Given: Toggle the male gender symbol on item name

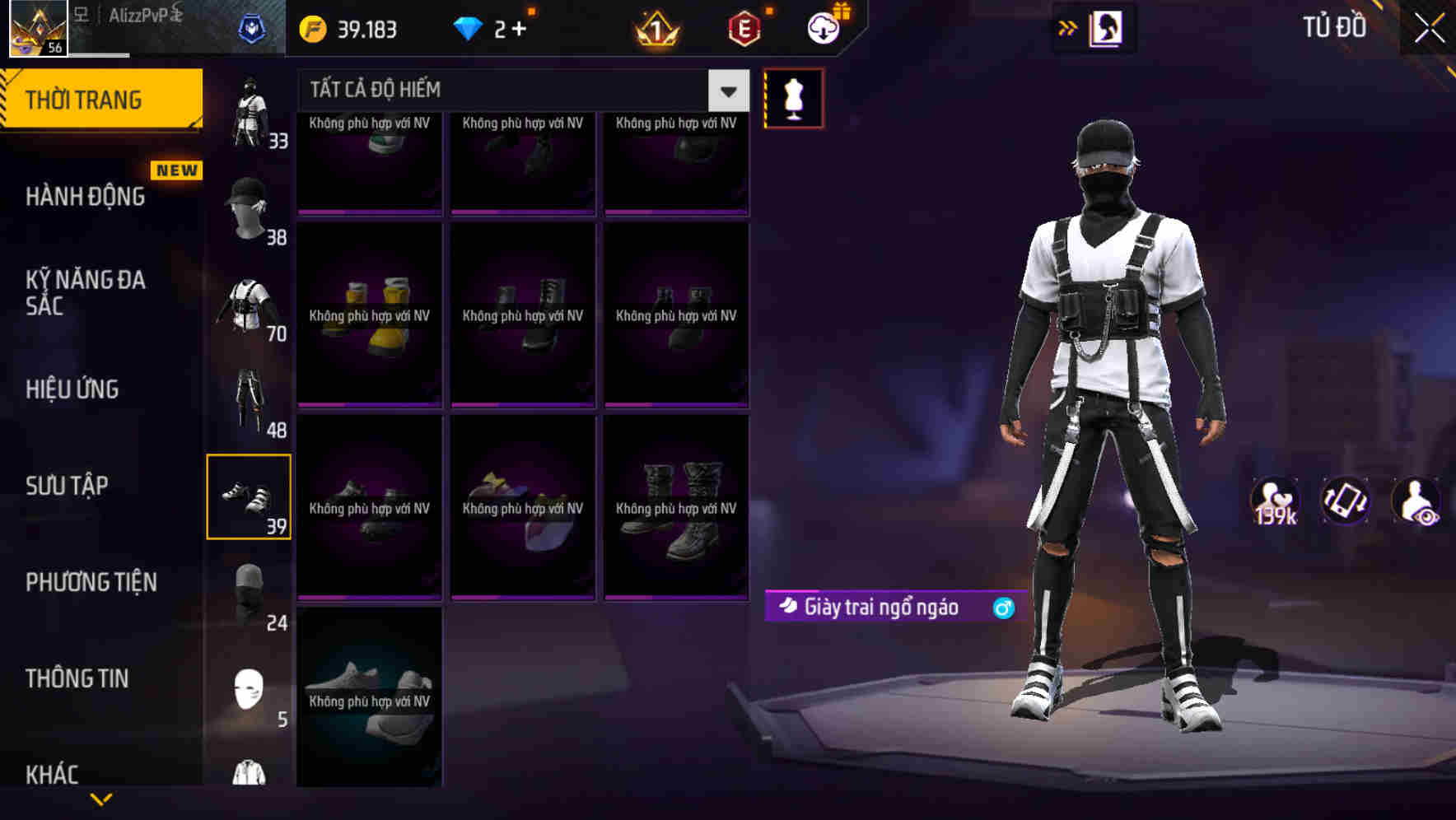Looking at the screenshot, I should (x=1001, y=607).
